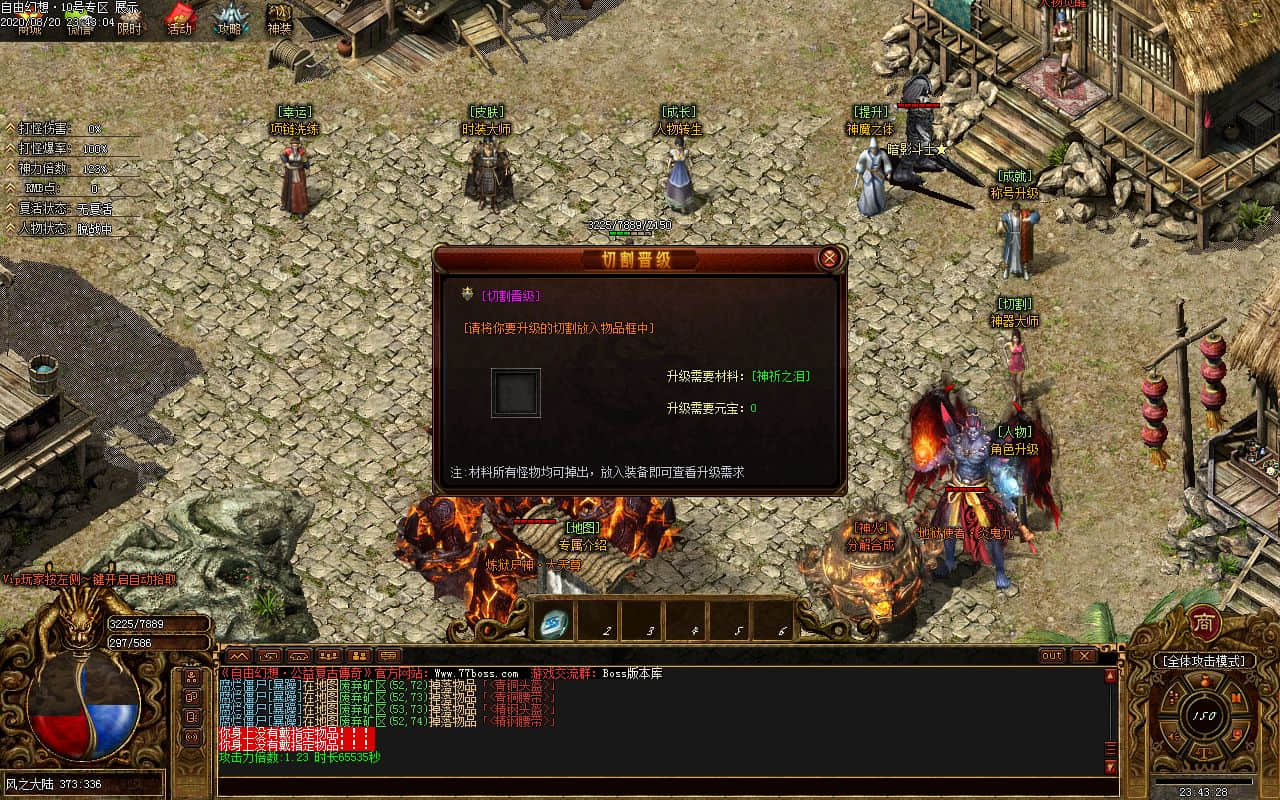Select the first chat channel tab button

click(x=237, y=656)
